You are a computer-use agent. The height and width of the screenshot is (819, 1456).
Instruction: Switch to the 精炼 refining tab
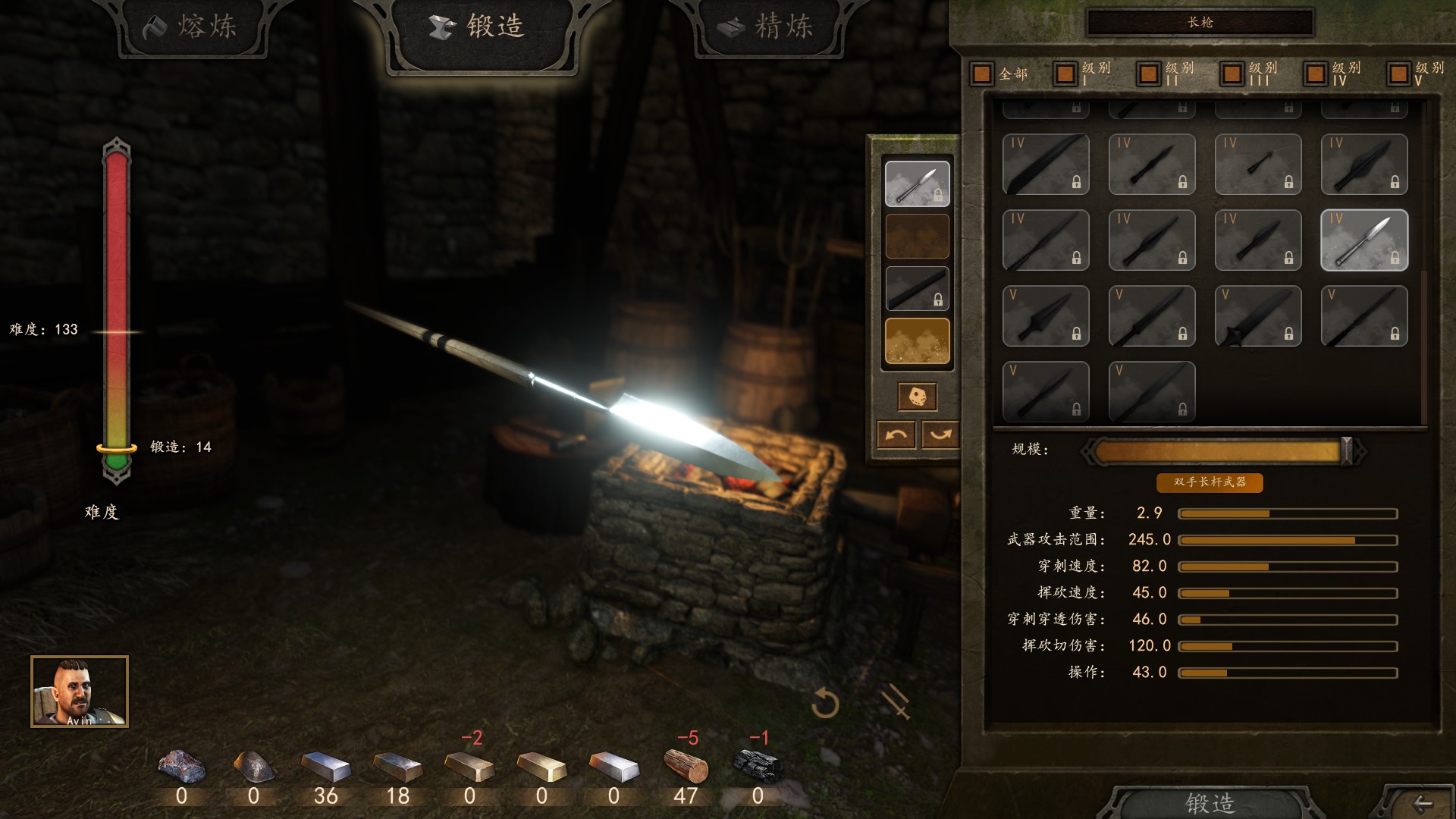coord(768,28)
